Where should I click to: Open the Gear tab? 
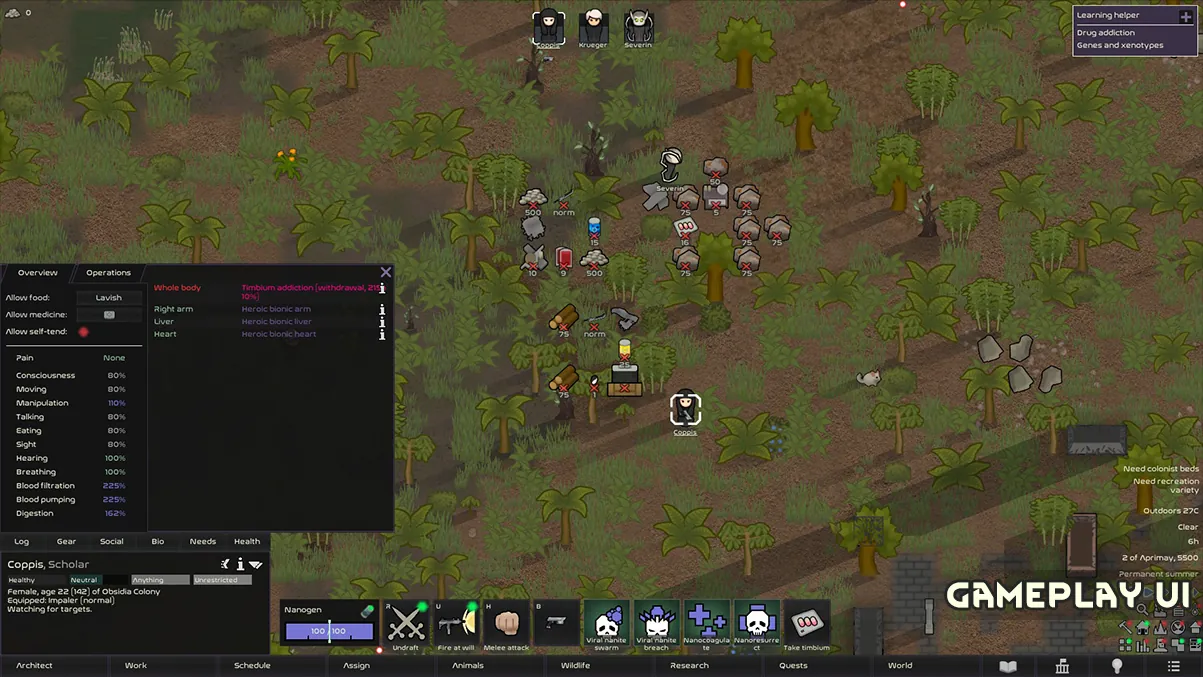coord(66,542)
